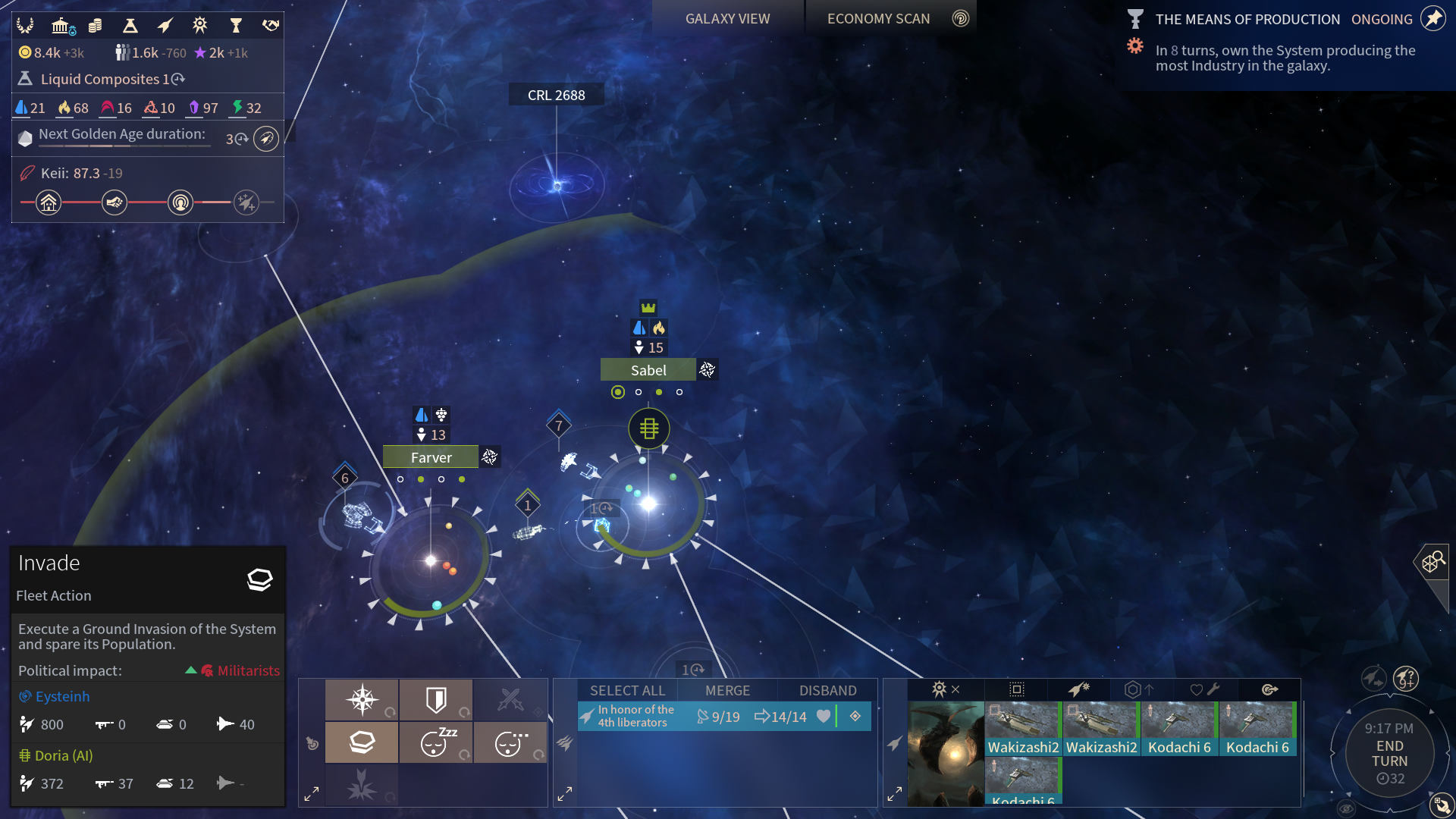Viewport: 1456px width, 819px height.
Task: Select all ships in the fleet
Action: click(627, 691)
